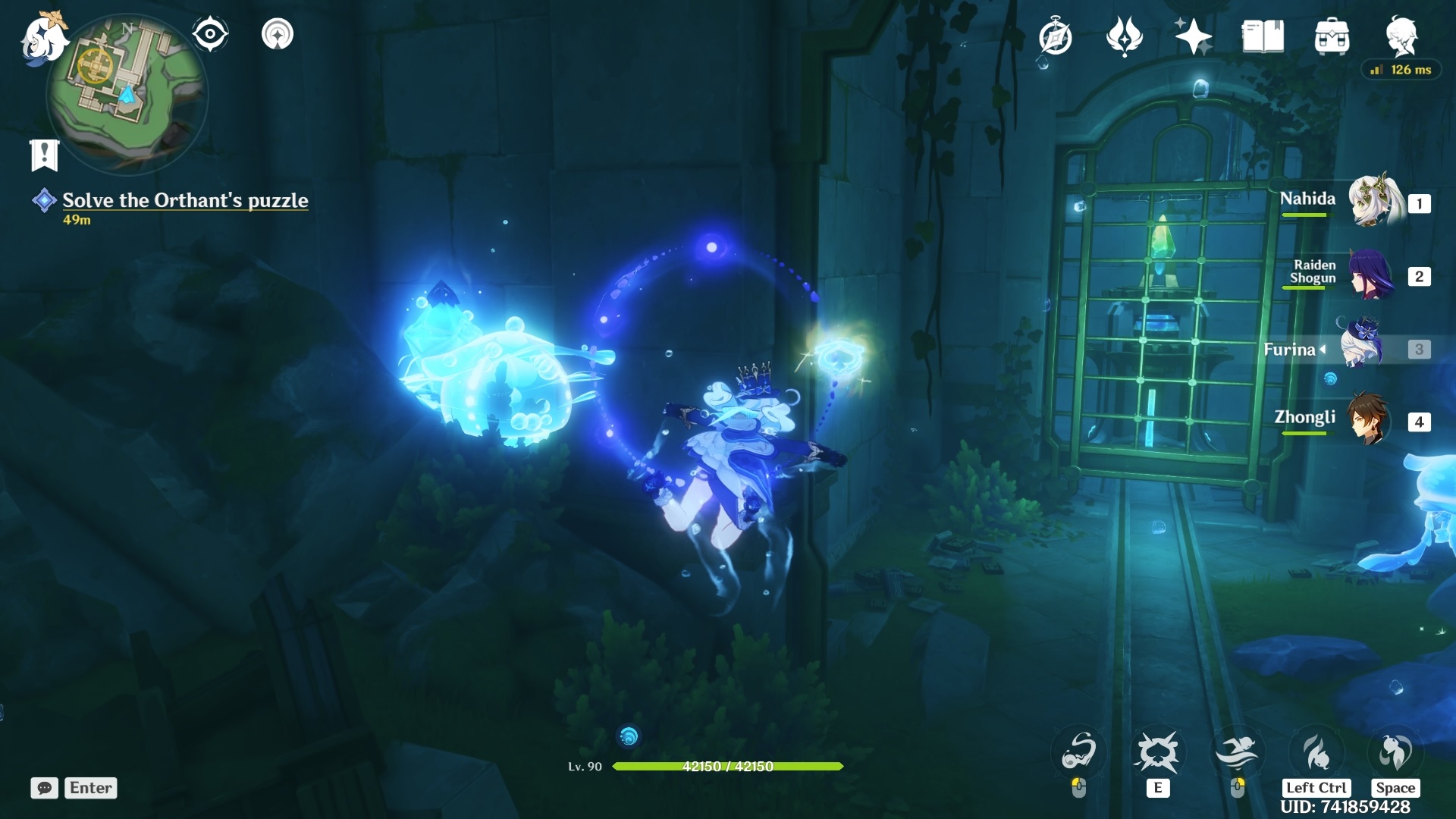Open the Paimon menu icon

tap(42, 38)
